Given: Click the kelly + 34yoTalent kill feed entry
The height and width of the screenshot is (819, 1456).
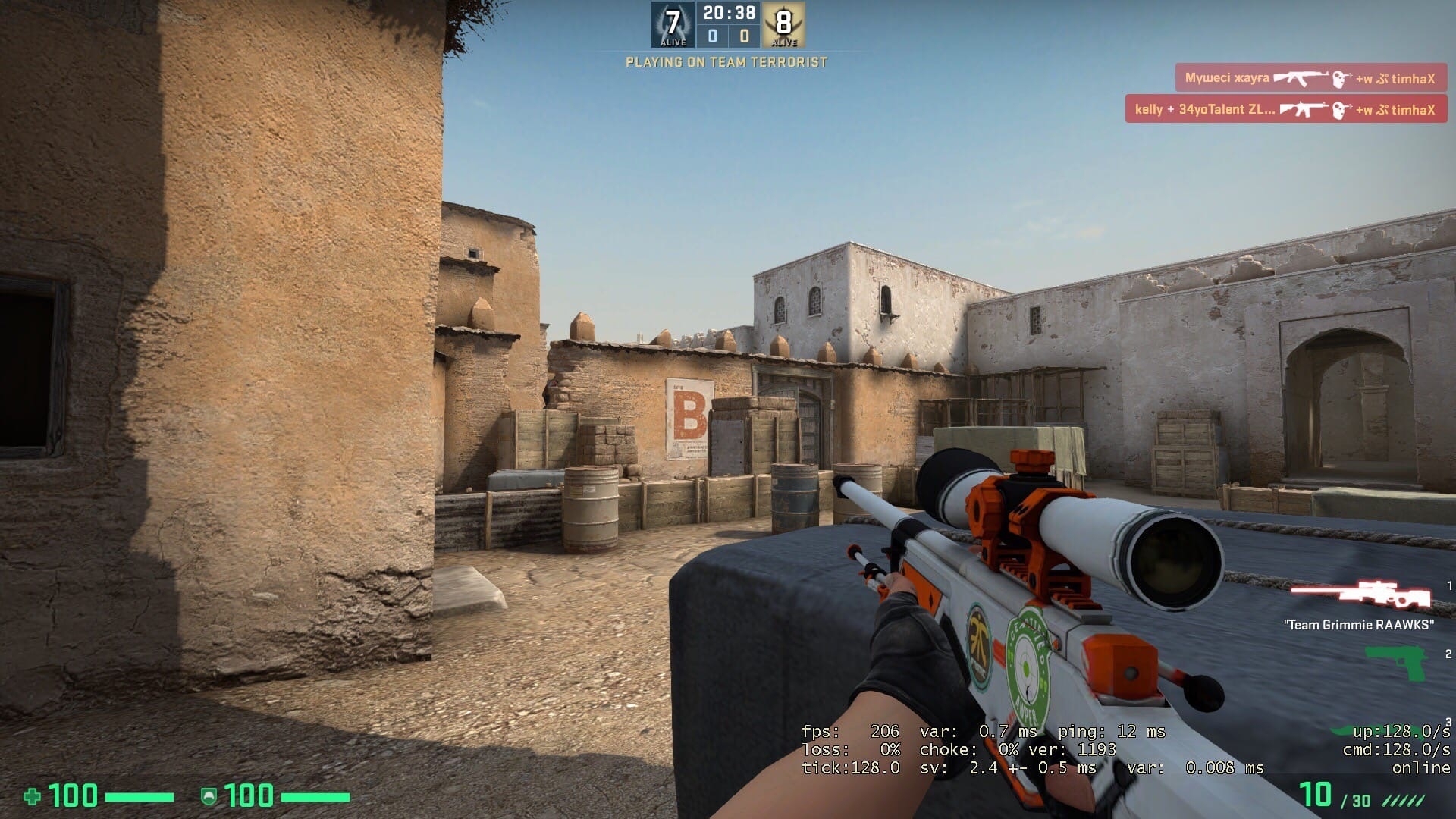Looking at the screenshot, I should [x=1285, y=109].
